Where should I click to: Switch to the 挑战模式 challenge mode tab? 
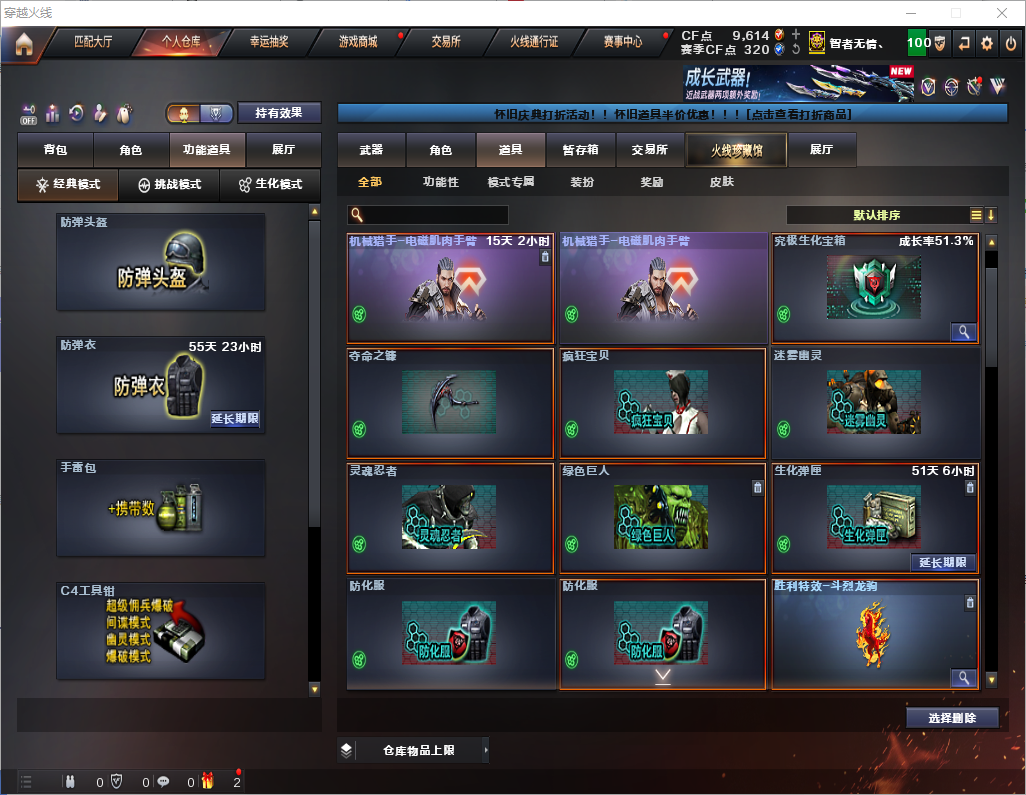(169, 185)
